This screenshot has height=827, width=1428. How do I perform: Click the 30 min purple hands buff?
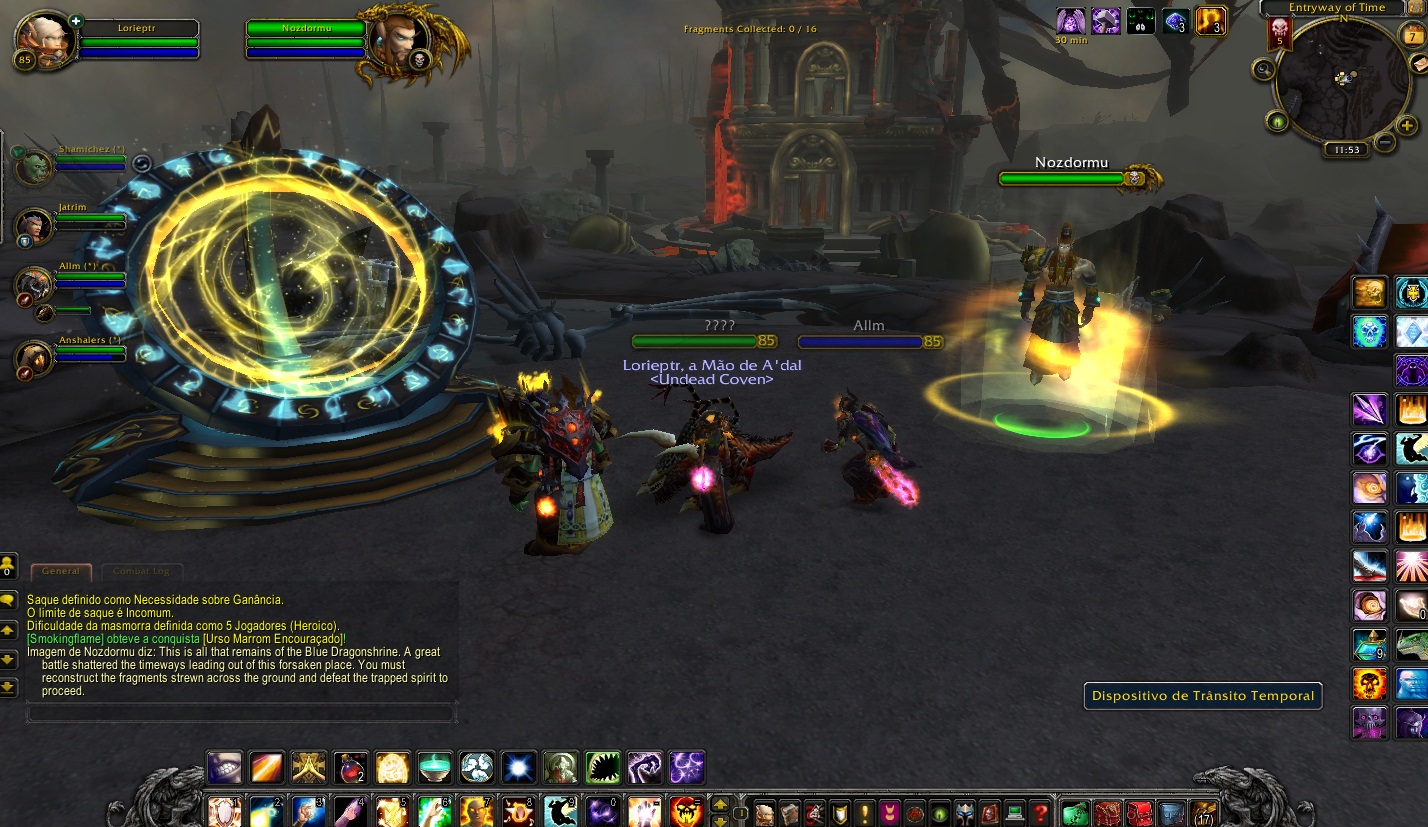point(1071,21)
